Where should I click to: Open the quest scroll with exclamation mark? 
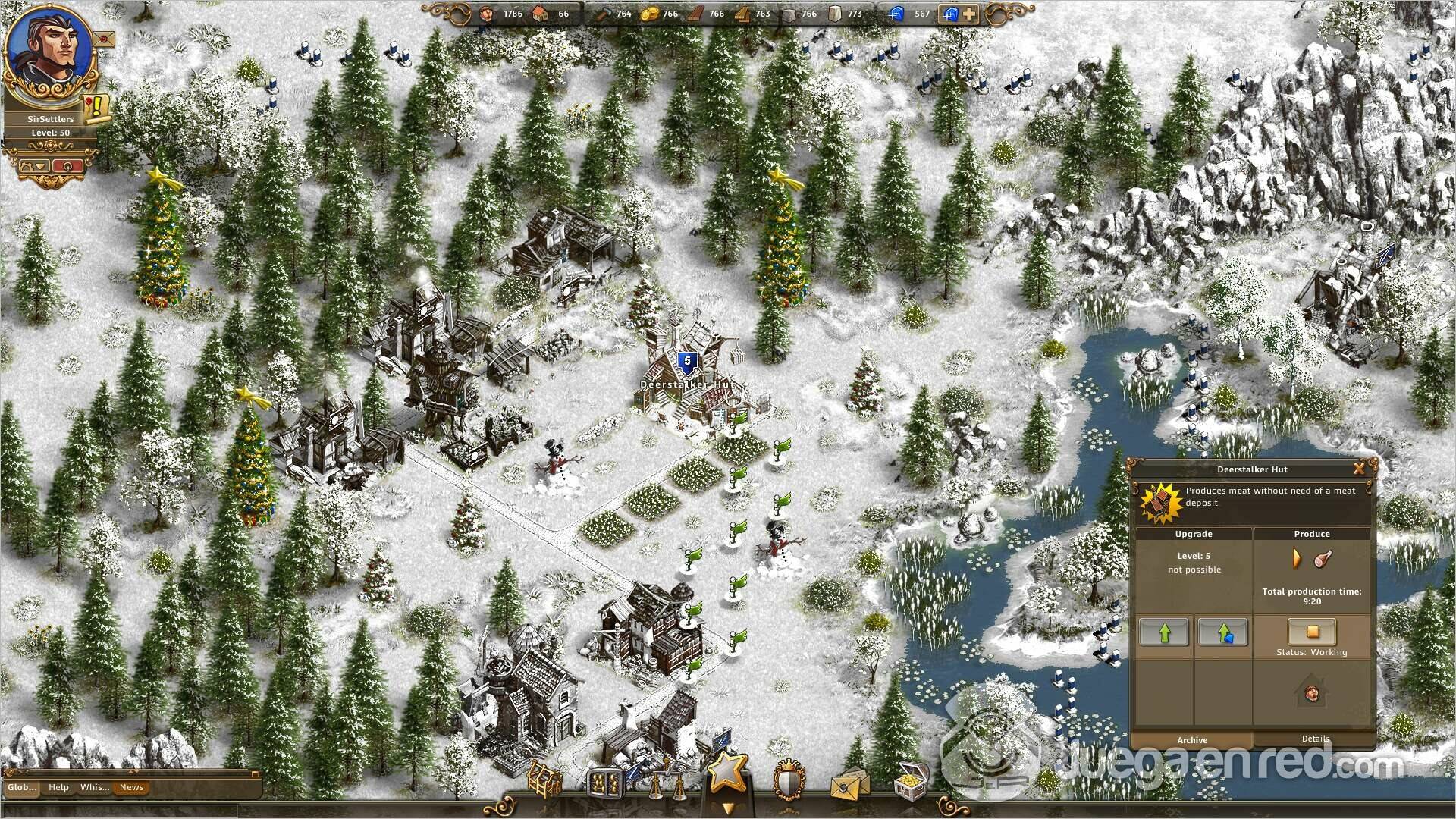(x=97, y=108)
